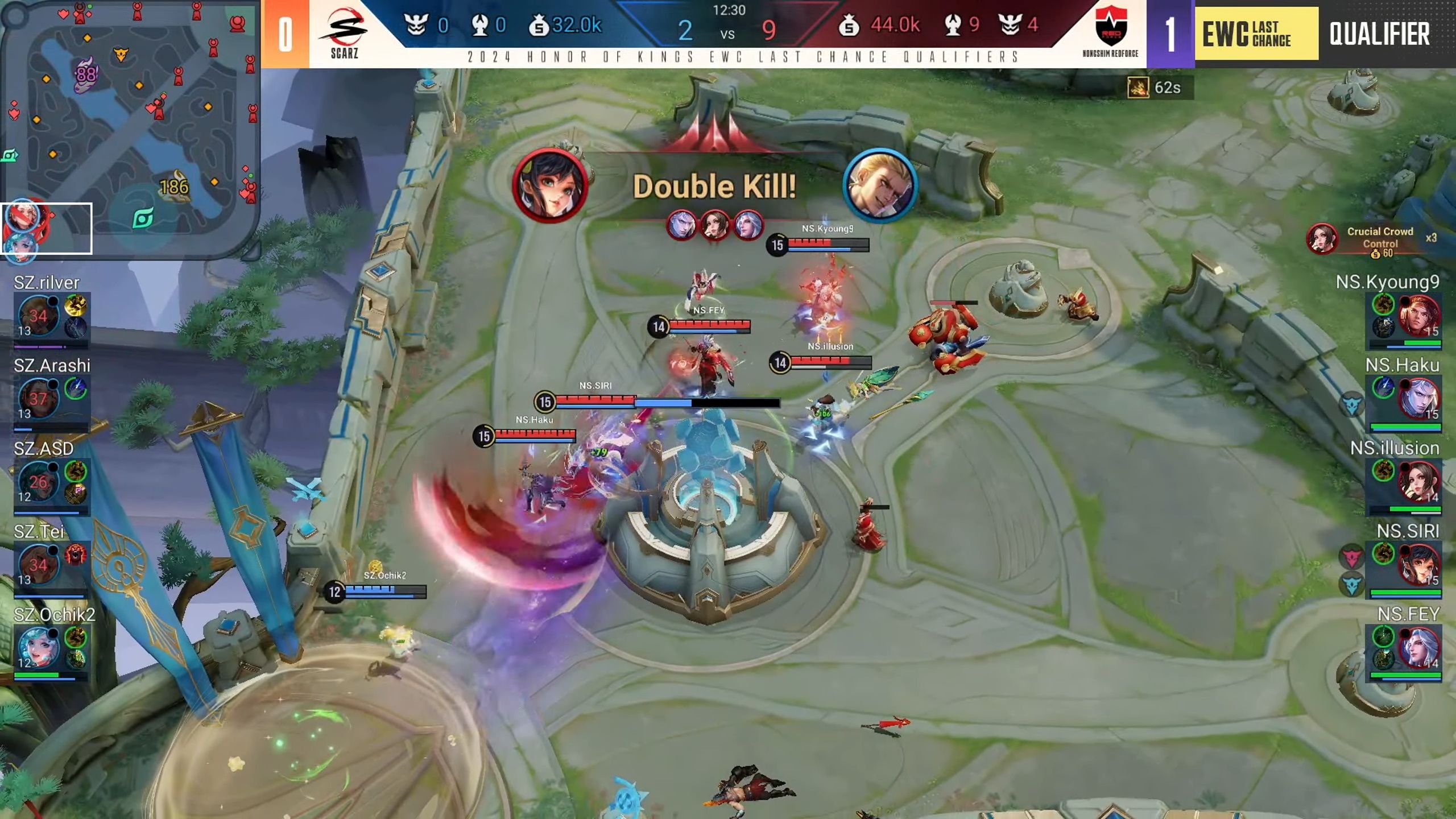Image resolution: width=1456 pixels, height=819 pixels.
Task: Select SZ.rilver's player portrait
Action: [x=38, y=316]
